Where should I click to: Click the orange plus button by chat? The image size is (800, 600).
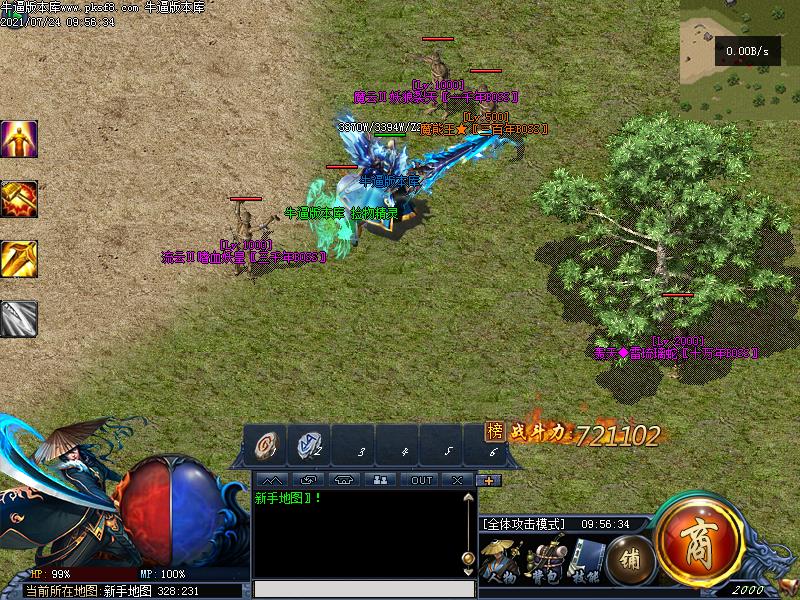point(489,480)
